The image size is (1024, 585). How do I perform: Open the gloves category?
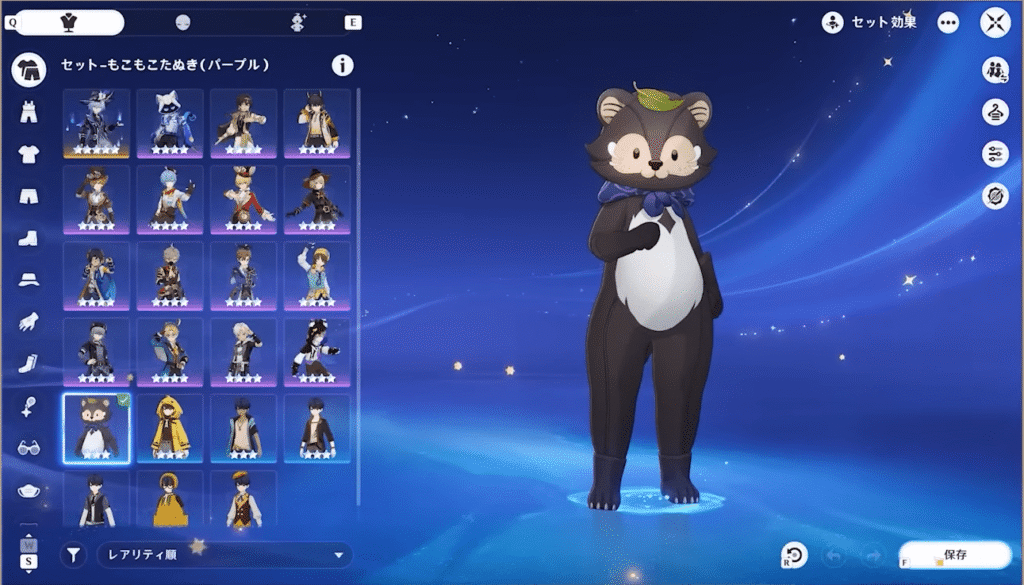click(29, 322)
